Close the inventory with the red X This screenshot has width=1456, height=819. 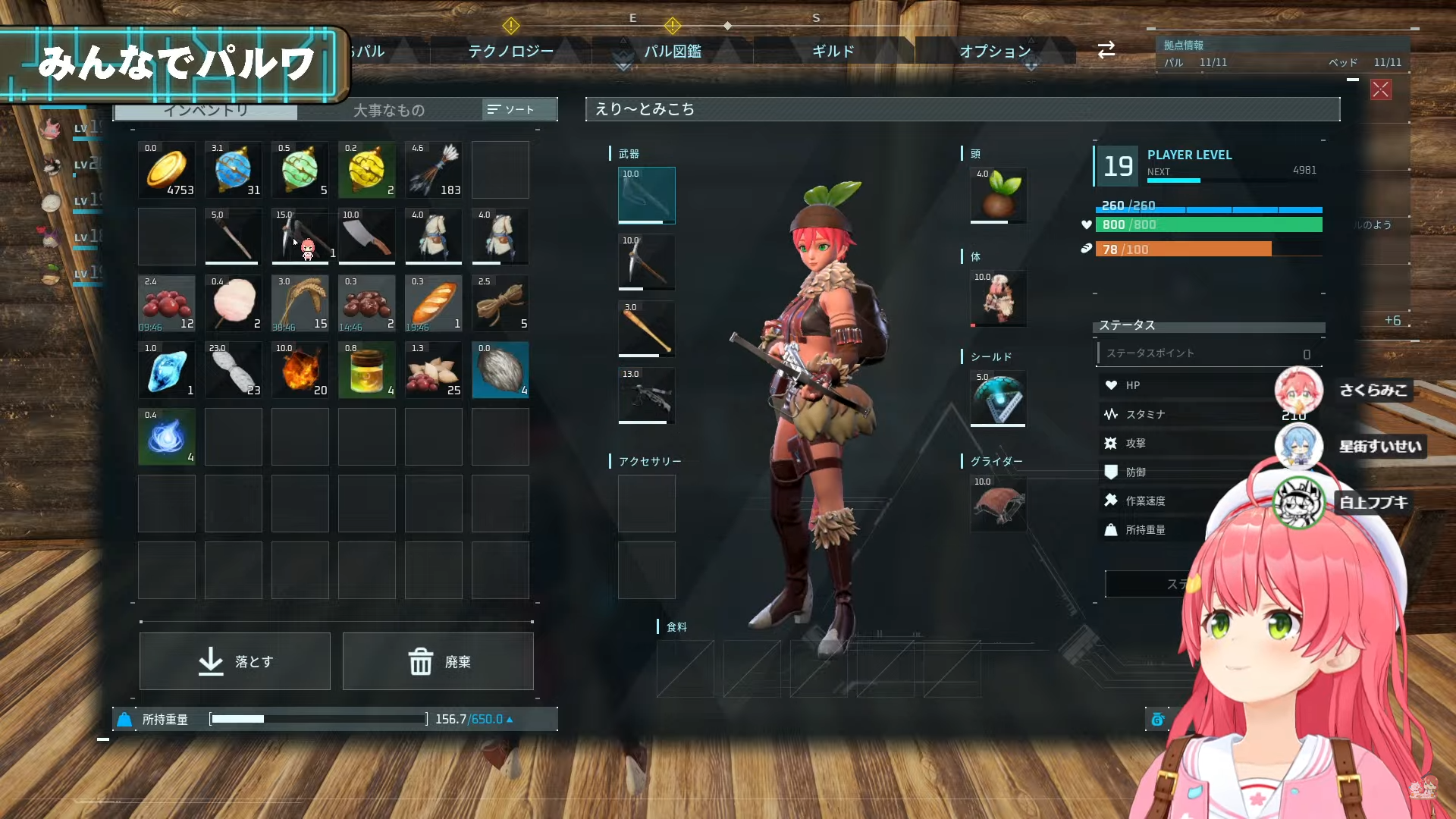[1380, 89]
